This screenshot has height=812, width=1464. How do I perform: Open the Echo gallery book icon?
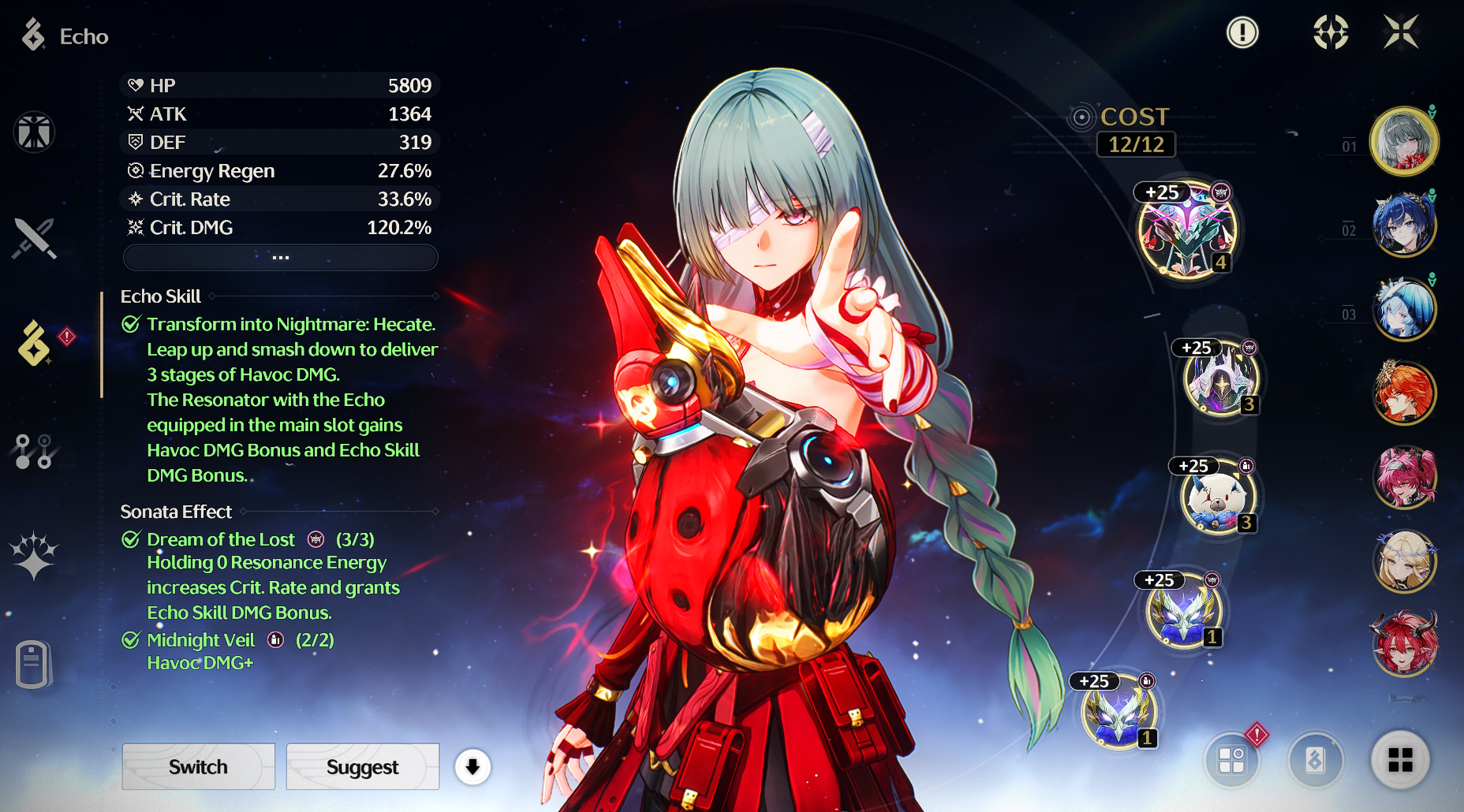click(x=1318, y=761)
